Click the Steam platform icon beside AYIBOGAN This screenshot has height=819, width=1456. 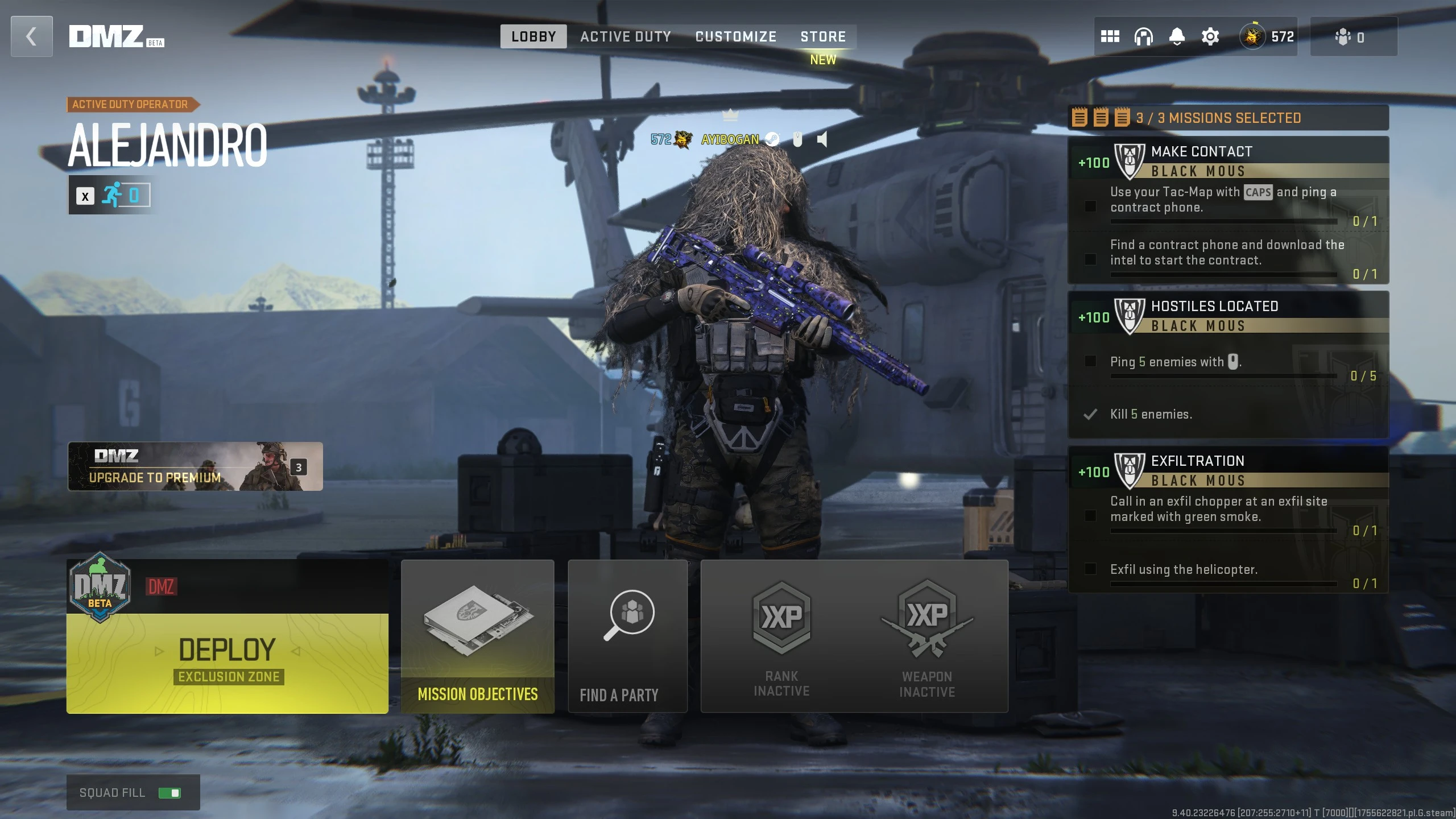click(x=771, y=138)
